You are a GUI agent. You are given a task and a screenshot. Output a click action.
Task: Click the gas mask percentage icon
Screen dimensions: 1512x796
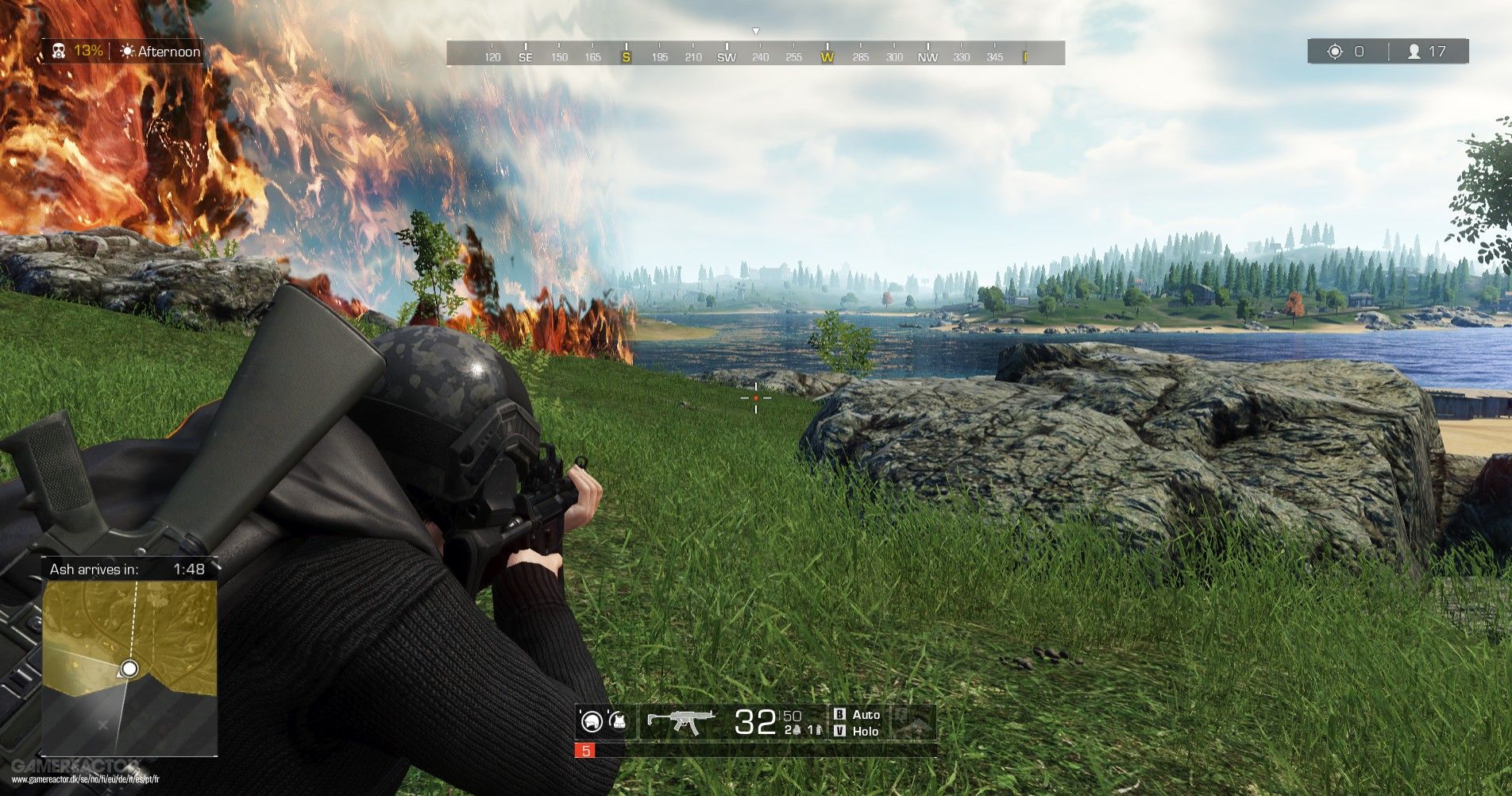[x=58, y=51]
